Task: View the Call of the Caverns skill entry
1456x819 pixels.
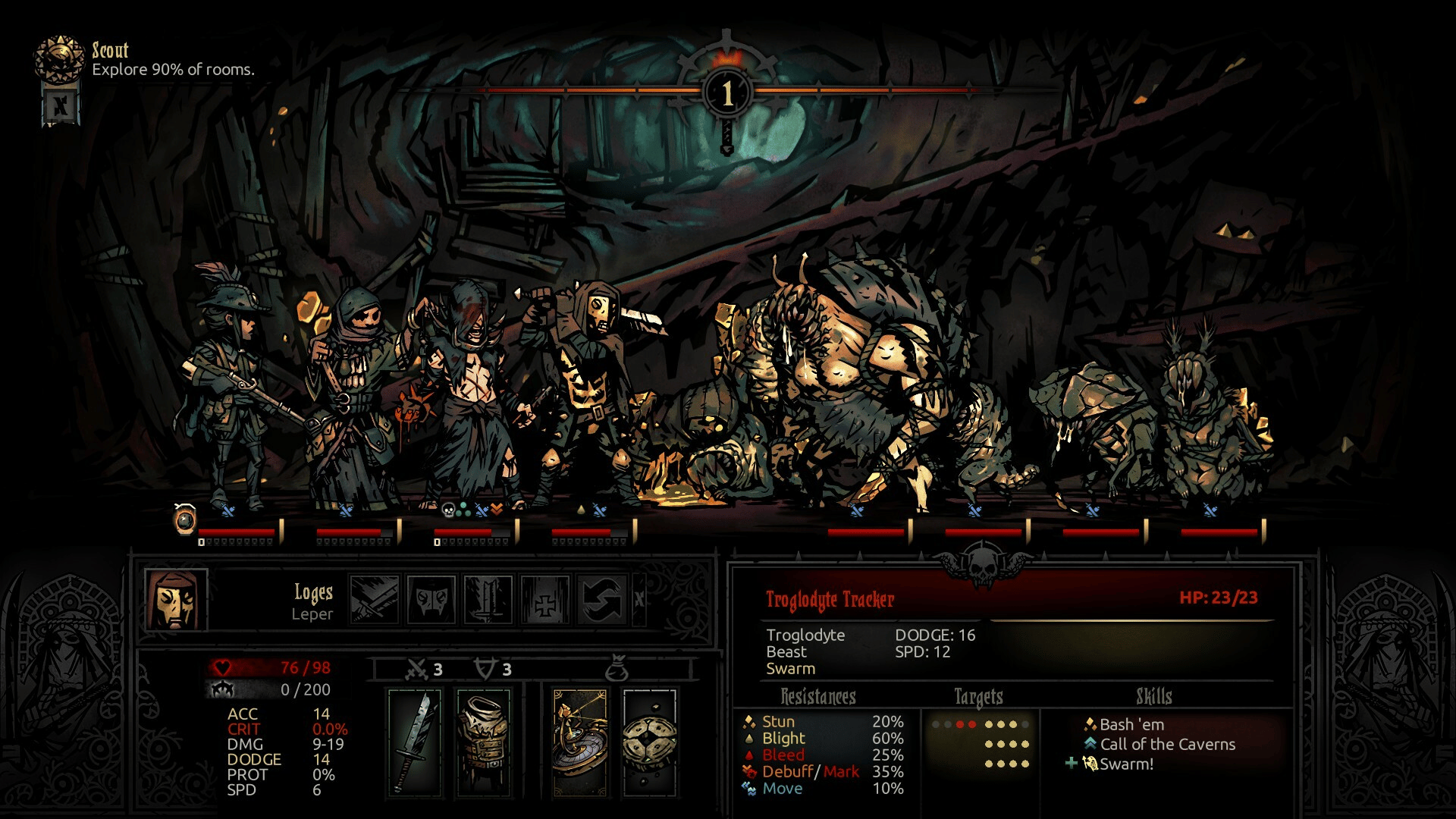Action: (1167, 745)
